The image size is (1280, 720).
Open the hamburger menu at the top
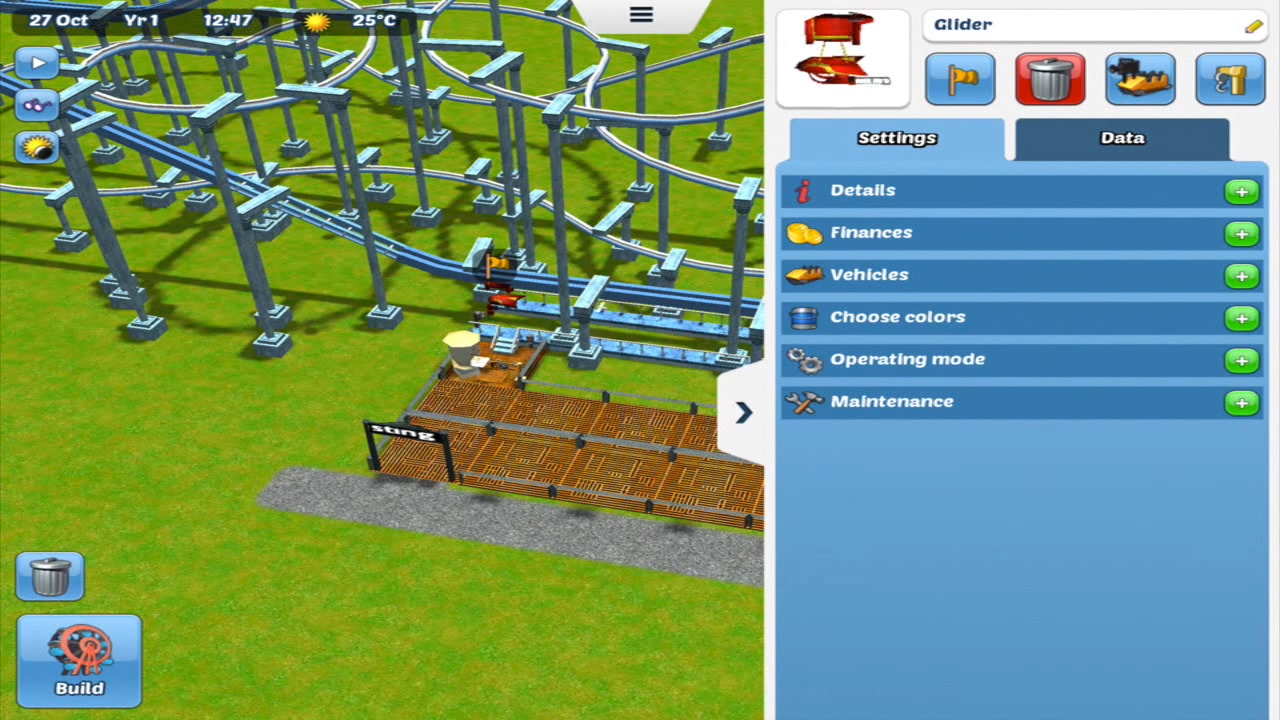click(x=640, y=15)
